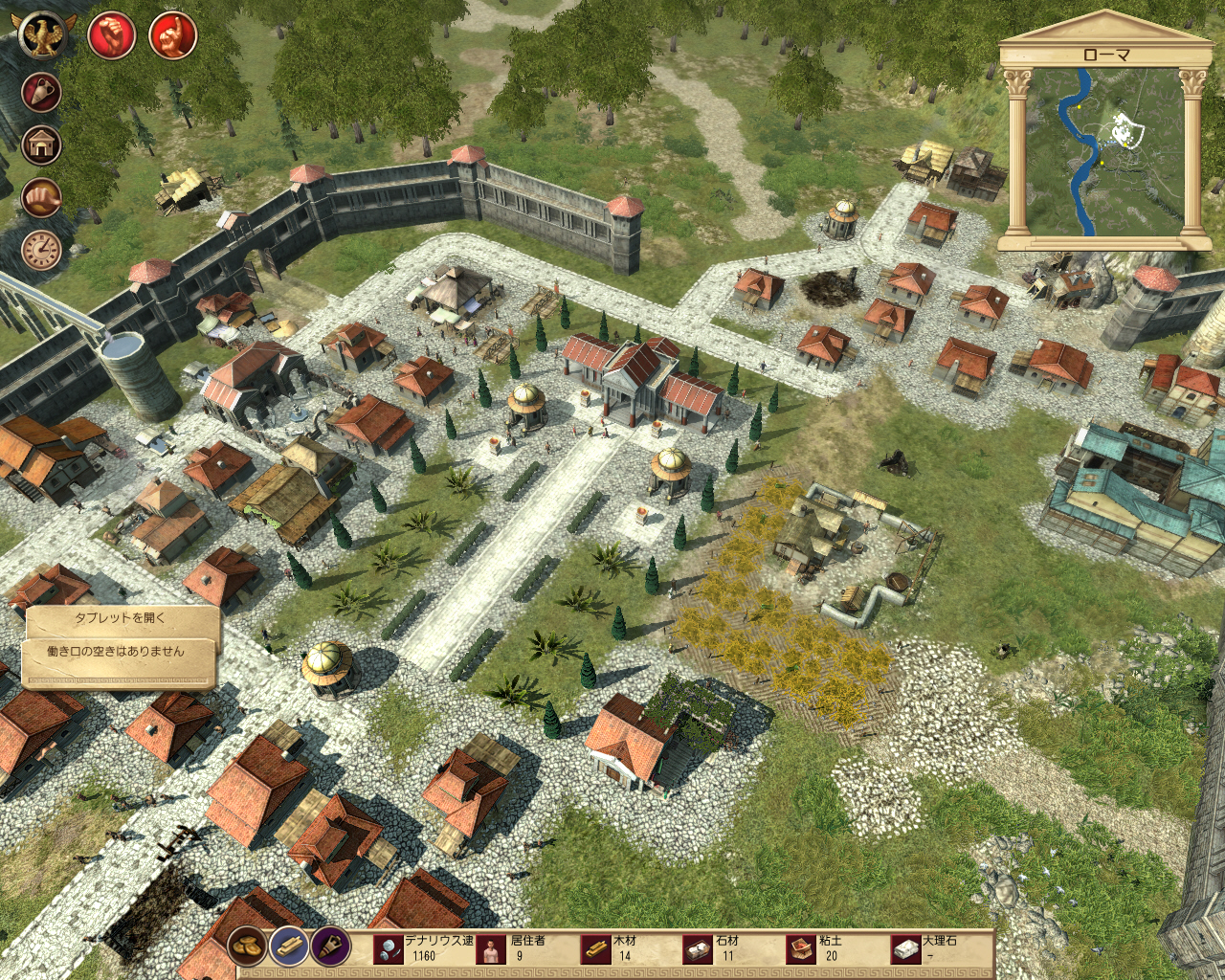Activate the pointing hand on gold icon
Image resolution: width=1225 pixels, height=980 pixels.
(x=41, y=198)
